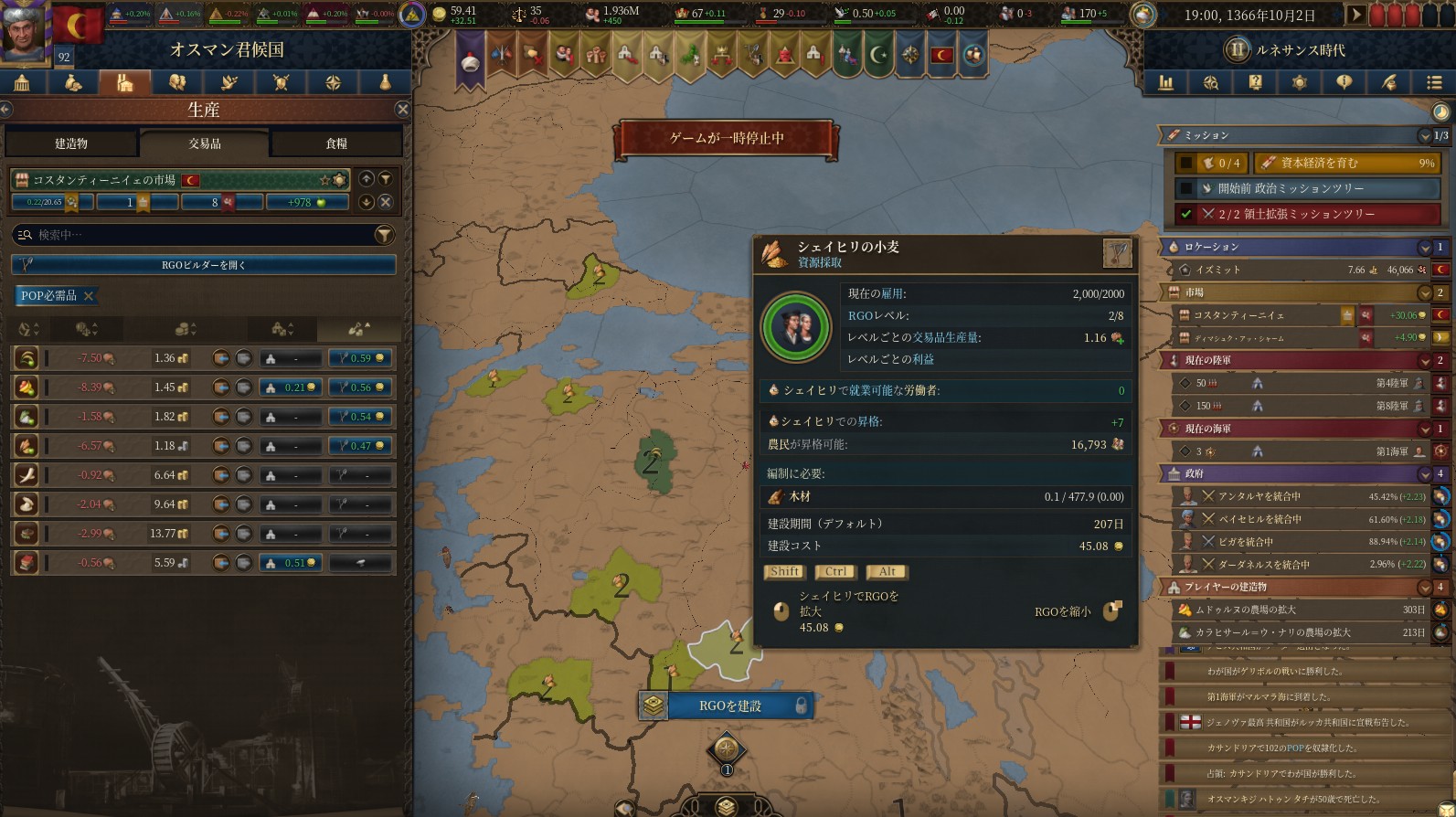Click the RGOビルダーを開く button

point(203,265)
